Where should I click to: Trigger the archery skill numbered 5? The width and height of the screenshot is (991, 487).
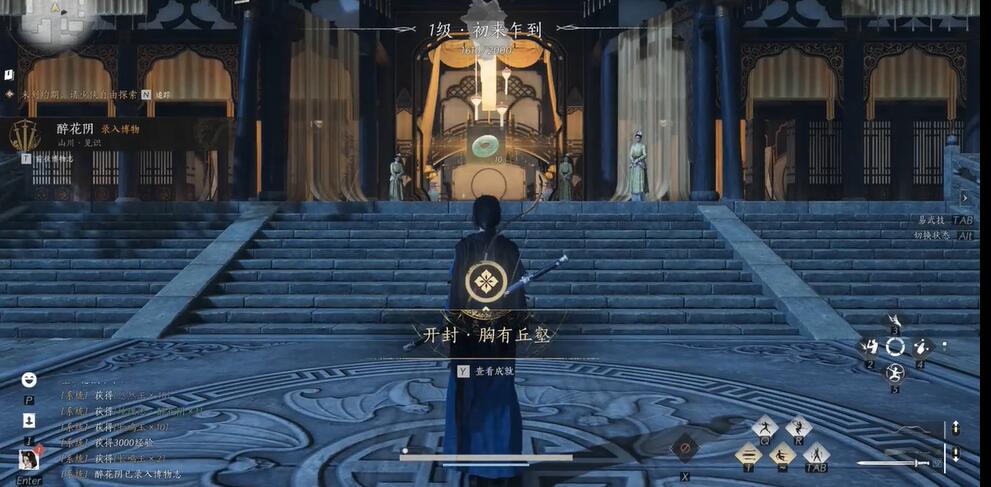point(895,373)
